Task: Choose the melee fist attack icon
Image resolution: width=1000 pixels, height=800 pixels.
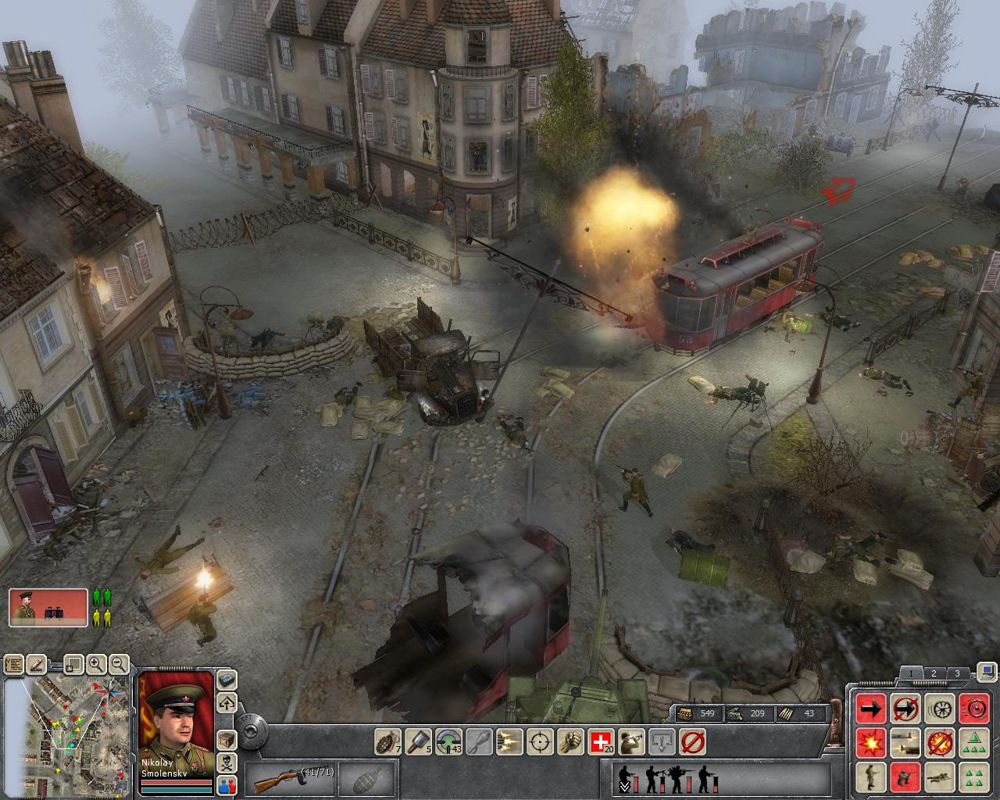Action: tap(571, 741)
